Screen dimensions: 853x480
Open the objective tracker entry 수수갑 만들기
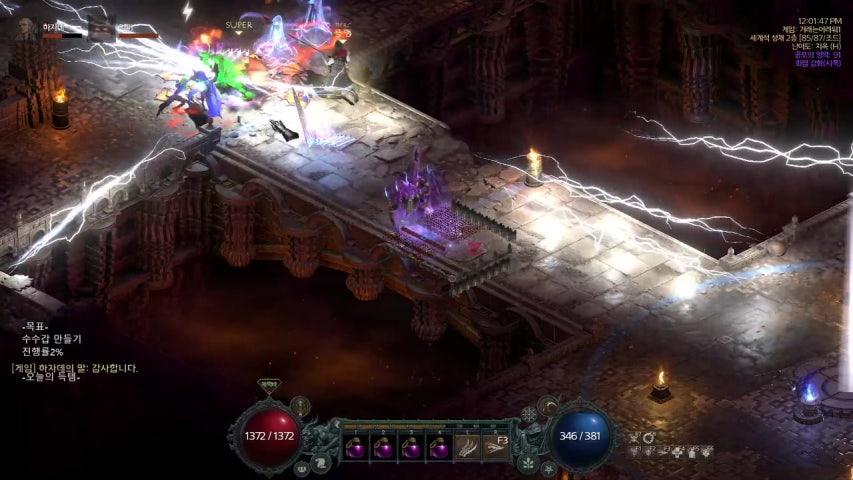coord(50,340)
